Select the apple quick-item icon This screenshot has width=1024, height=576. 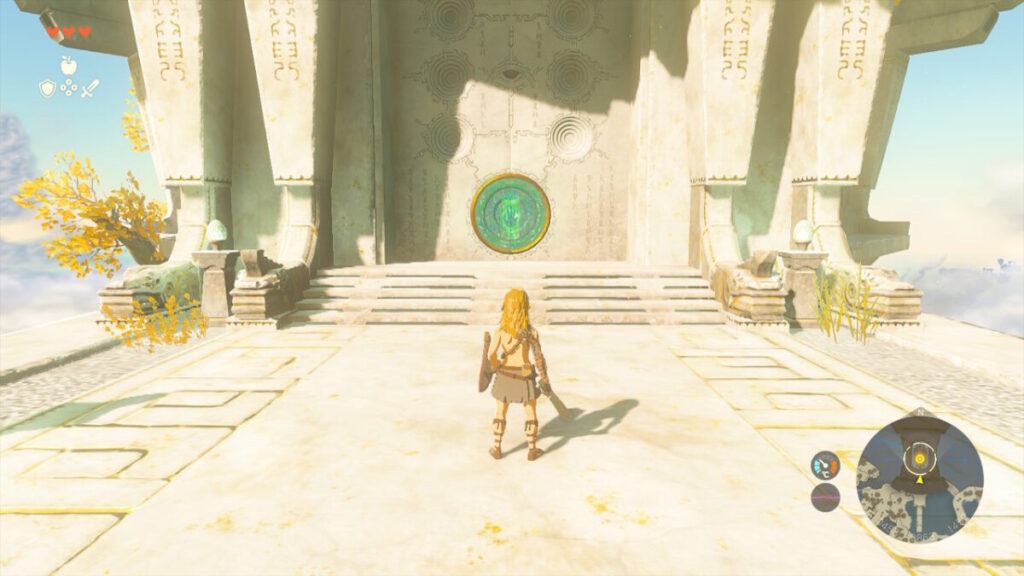[x=68, y=65]
